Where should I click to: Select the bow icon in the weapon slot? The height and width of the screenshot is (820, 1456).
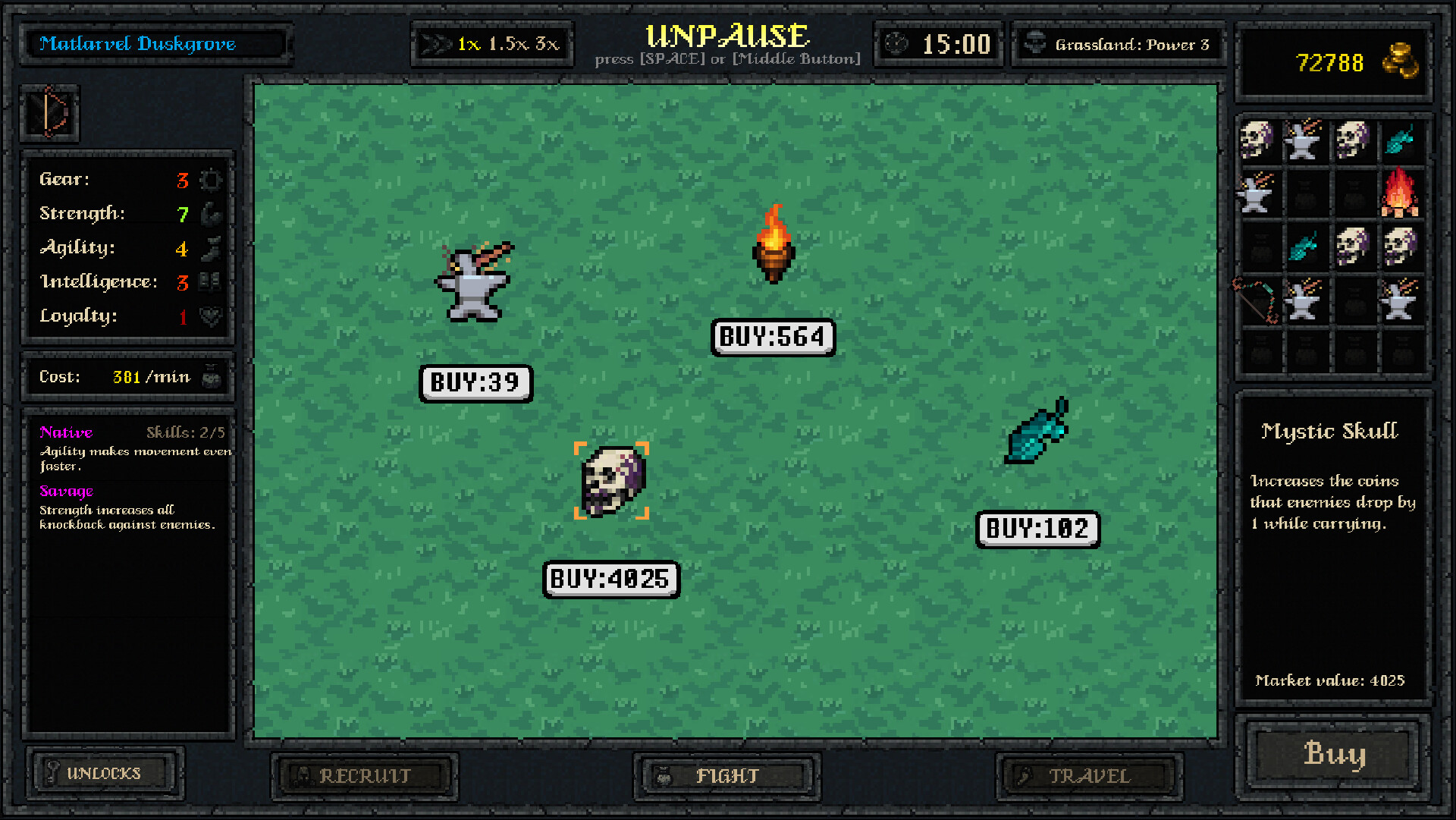50,114
